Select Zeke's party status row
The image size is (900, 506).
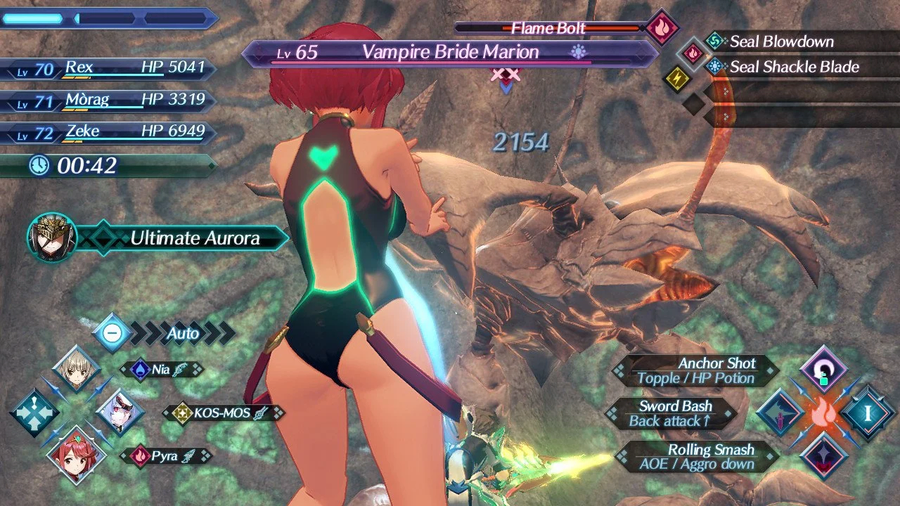click(x=110, y=133)
